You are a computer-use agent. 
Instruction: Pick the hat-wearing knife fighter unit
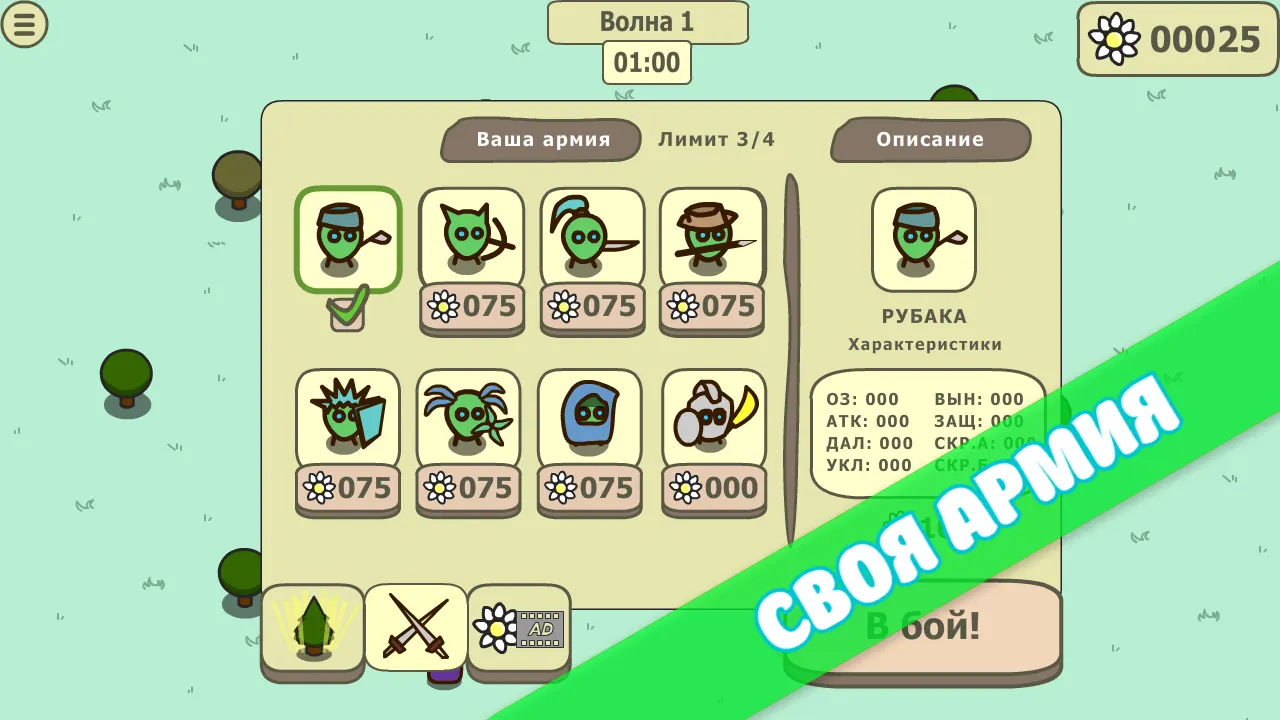point(712,240)
